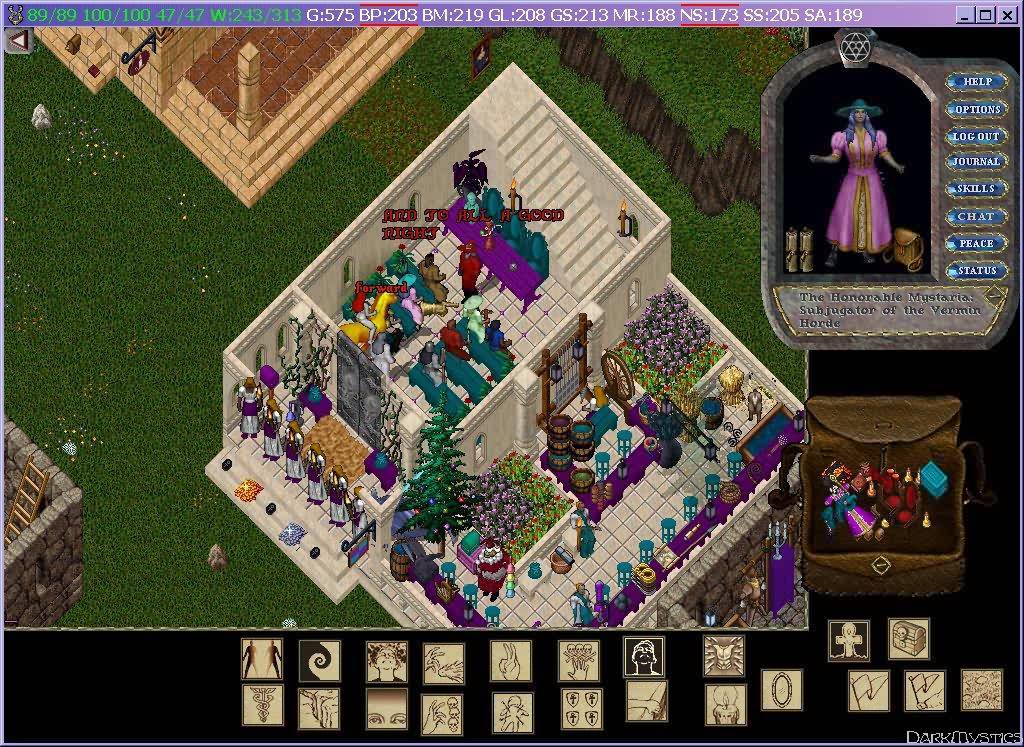This screenshot has height=747, width=1024.
Task: Toggle Peace mode on the paperdoll
Action: (976, 243)
